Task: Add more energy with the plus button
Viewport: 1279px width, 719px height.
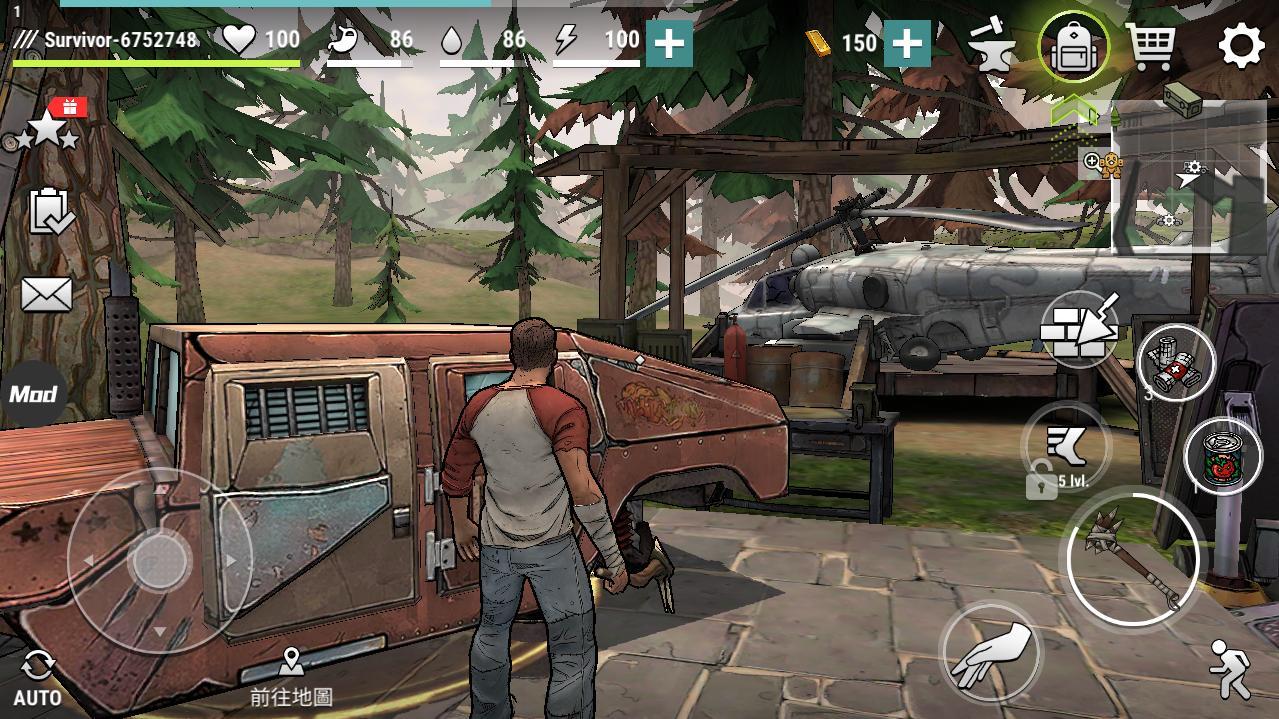Action: (669, 44)
